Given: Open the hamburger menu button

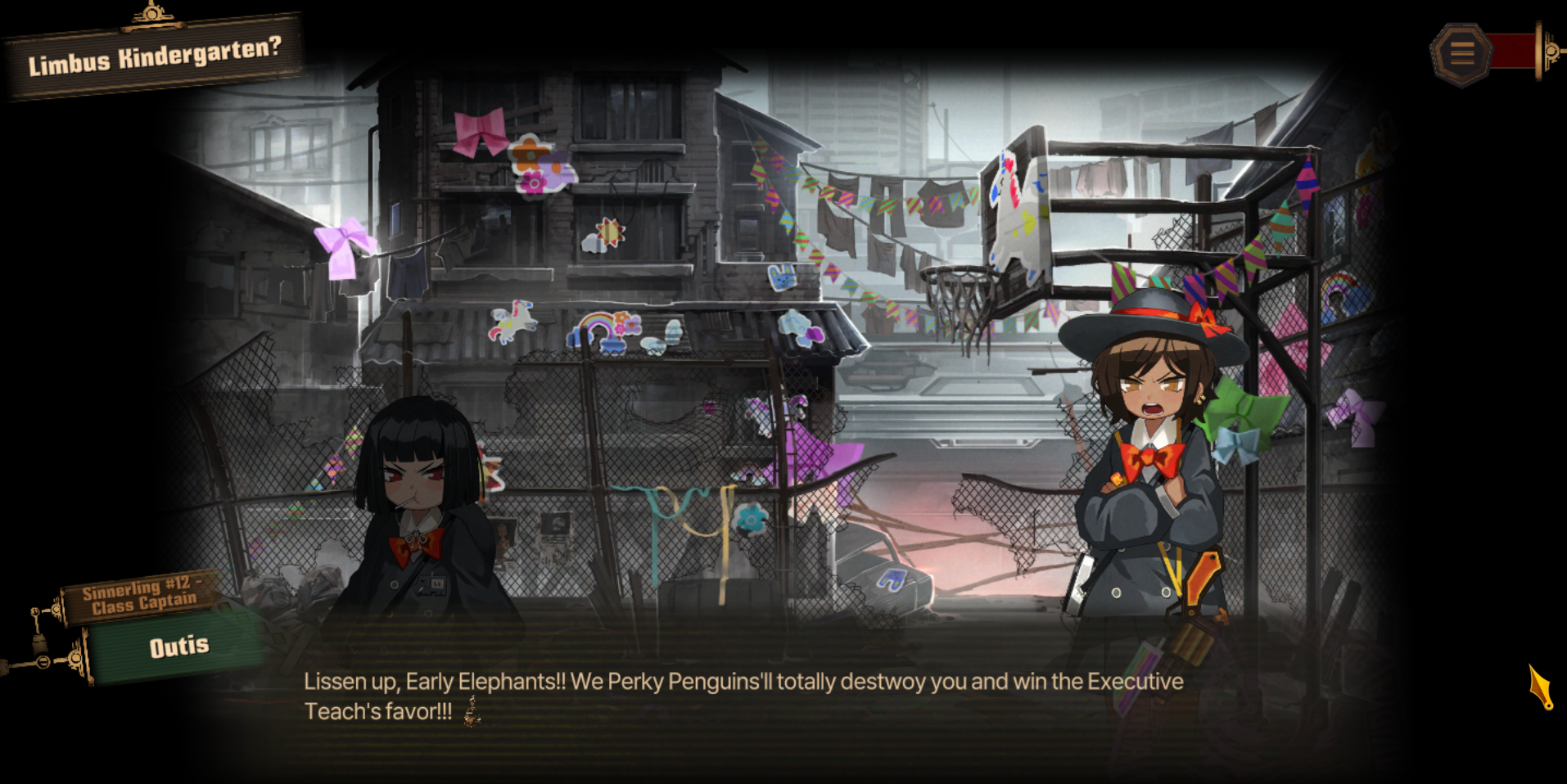Looking at the screenshot, I should click(x=1462, y=53).
